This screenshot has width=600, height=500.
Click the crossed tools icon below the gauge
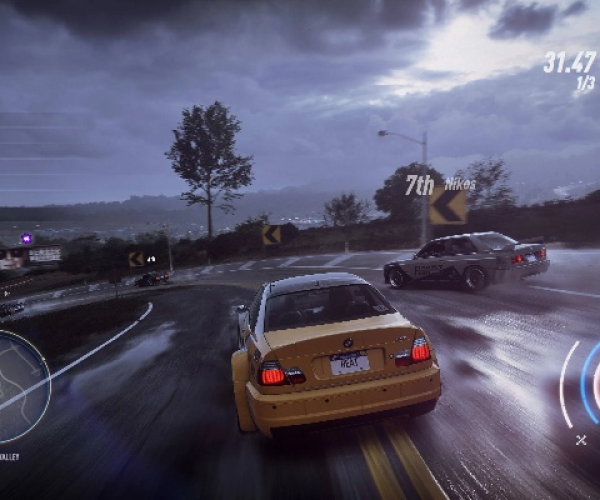click(581, 440)
